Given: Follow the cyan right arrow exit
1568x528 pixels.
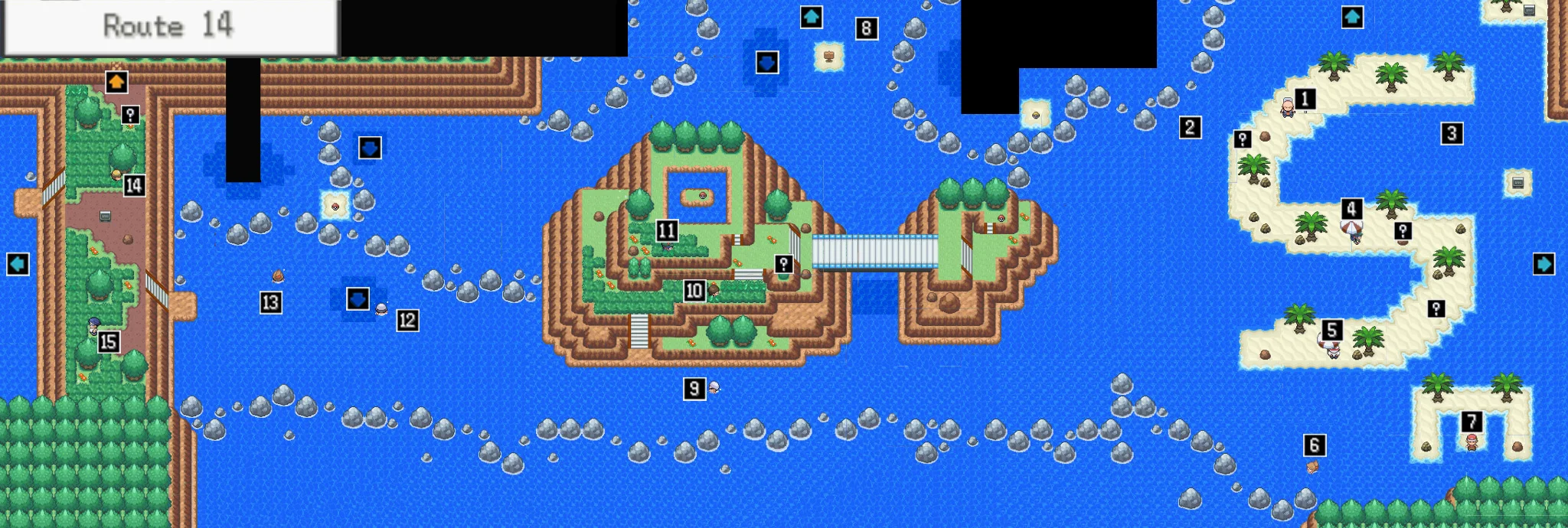Looking at the screenshot, I should click(1543, 264).
